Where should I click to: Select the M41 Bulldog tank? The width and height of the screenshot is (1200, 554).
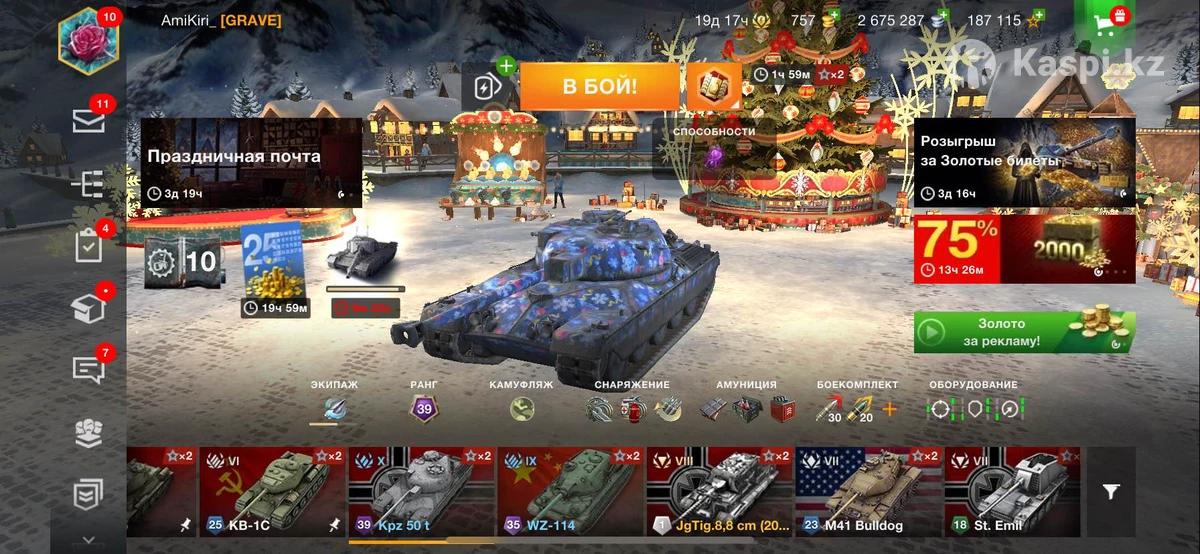pyautogui.click(x=868, y=492)
